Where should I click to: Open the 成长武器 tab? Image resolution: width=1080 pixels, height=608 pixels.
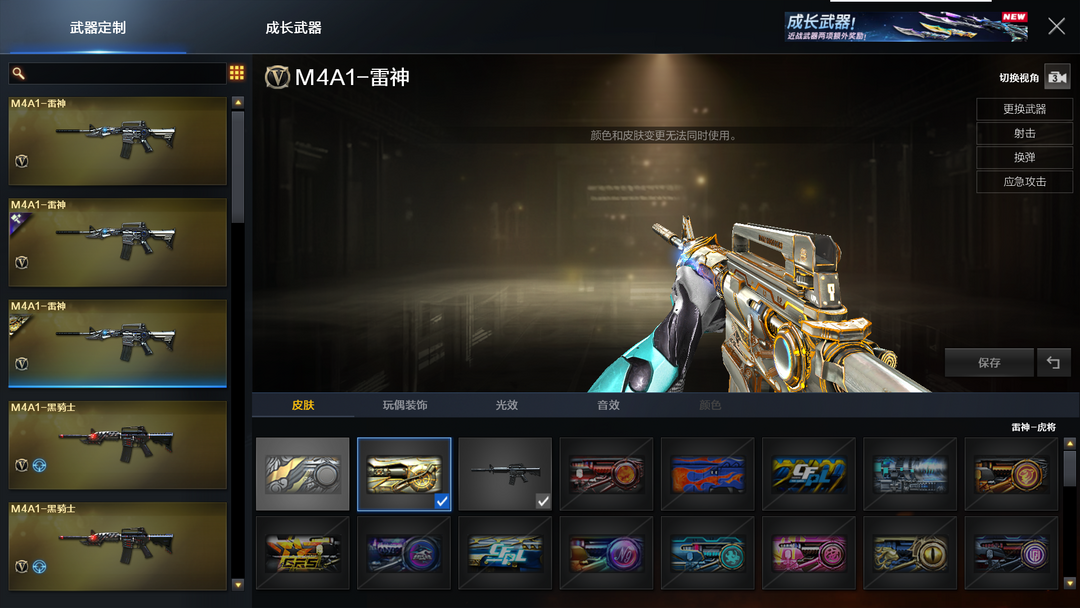293,28
